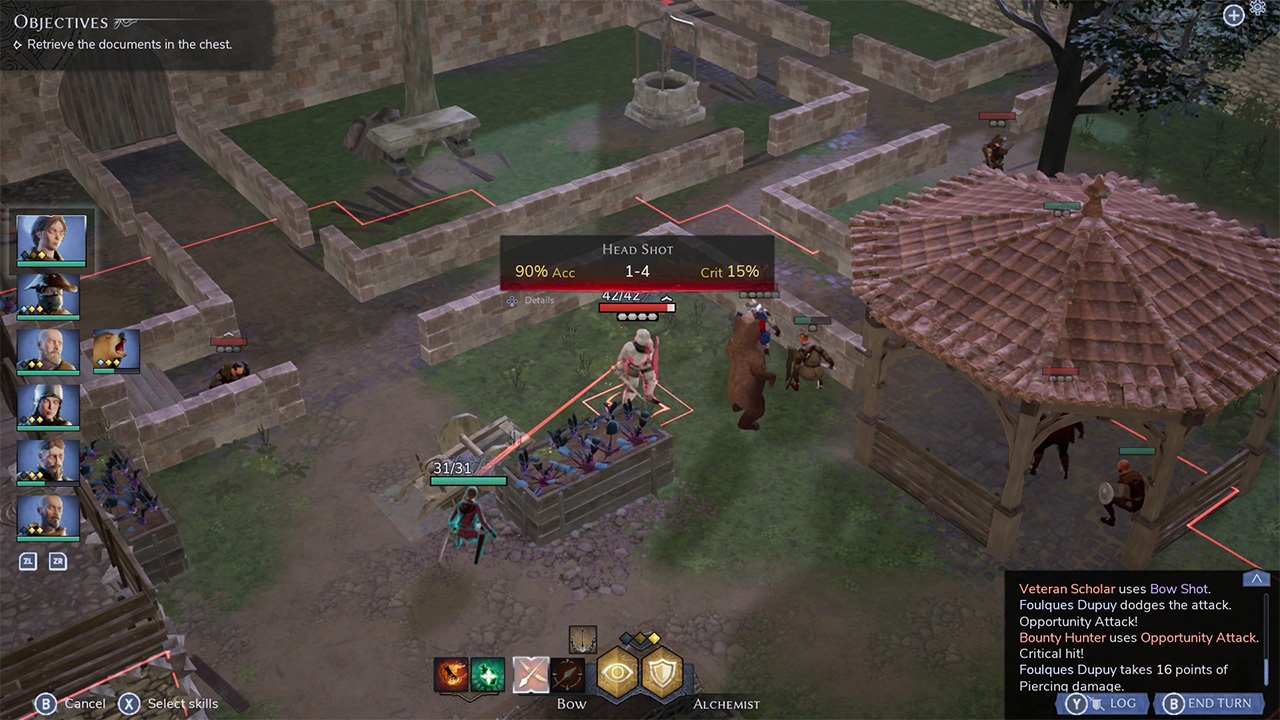Collapse the combat log with the chevron
The width and height of the screenshot is (1280, 720).
(1256, 578)
